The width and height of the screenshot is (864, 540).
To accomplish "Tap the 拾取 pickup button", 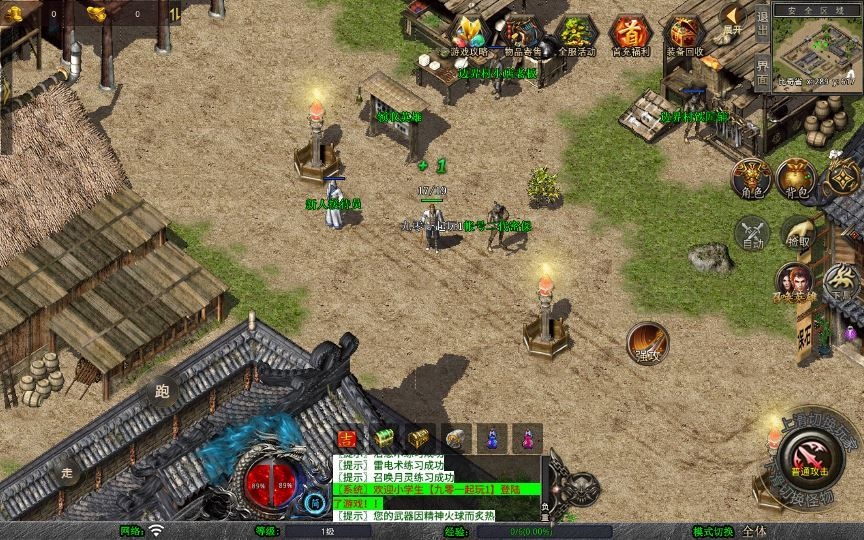I will (797, 233).
